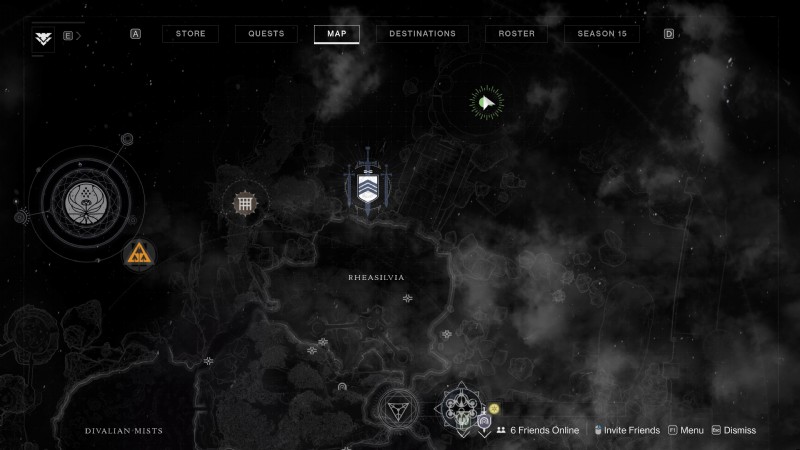Open the Roster tab

point(516,34)
